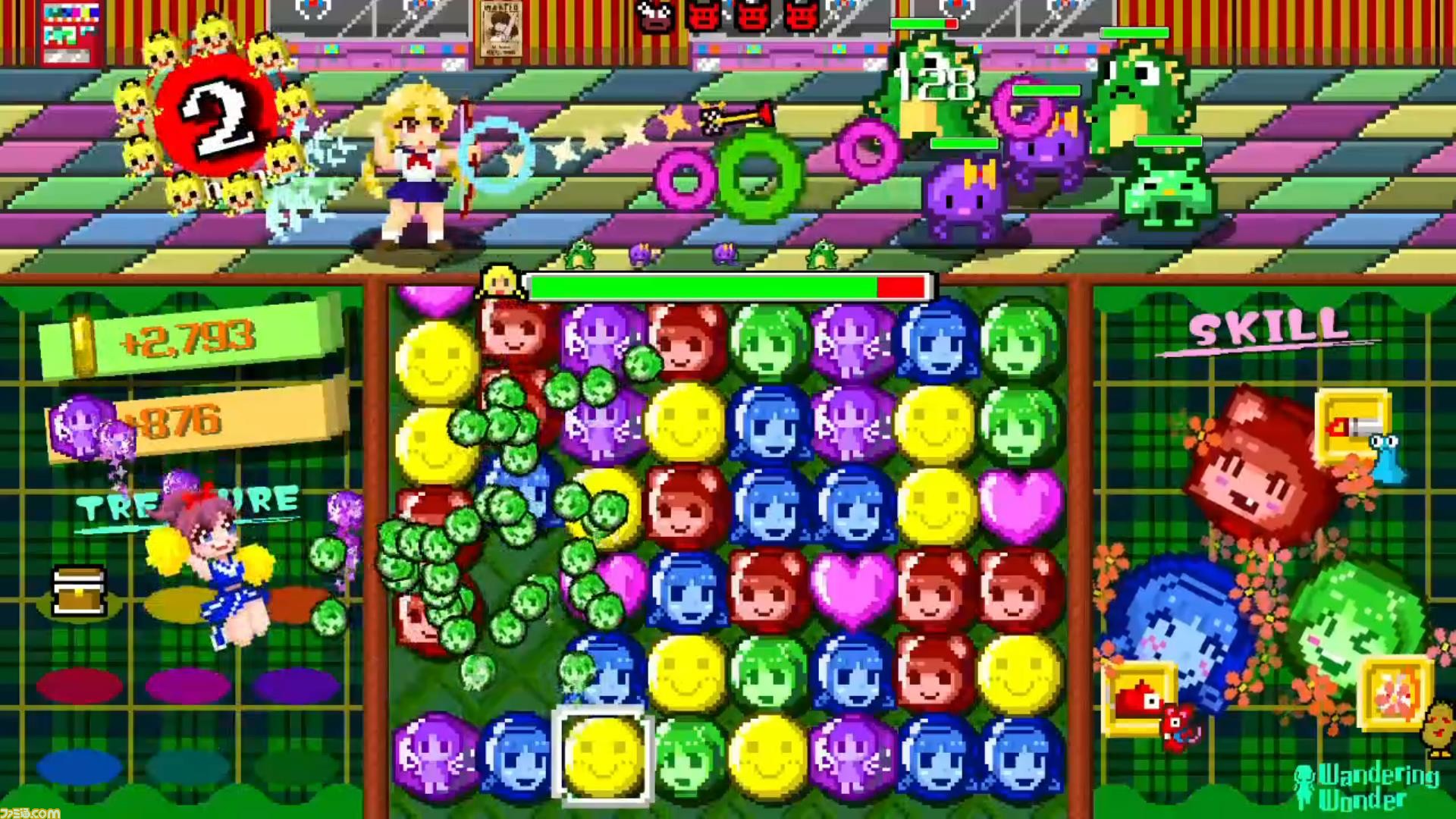
Task: Click the player's face icon beside the health bar
Action: 500,282
